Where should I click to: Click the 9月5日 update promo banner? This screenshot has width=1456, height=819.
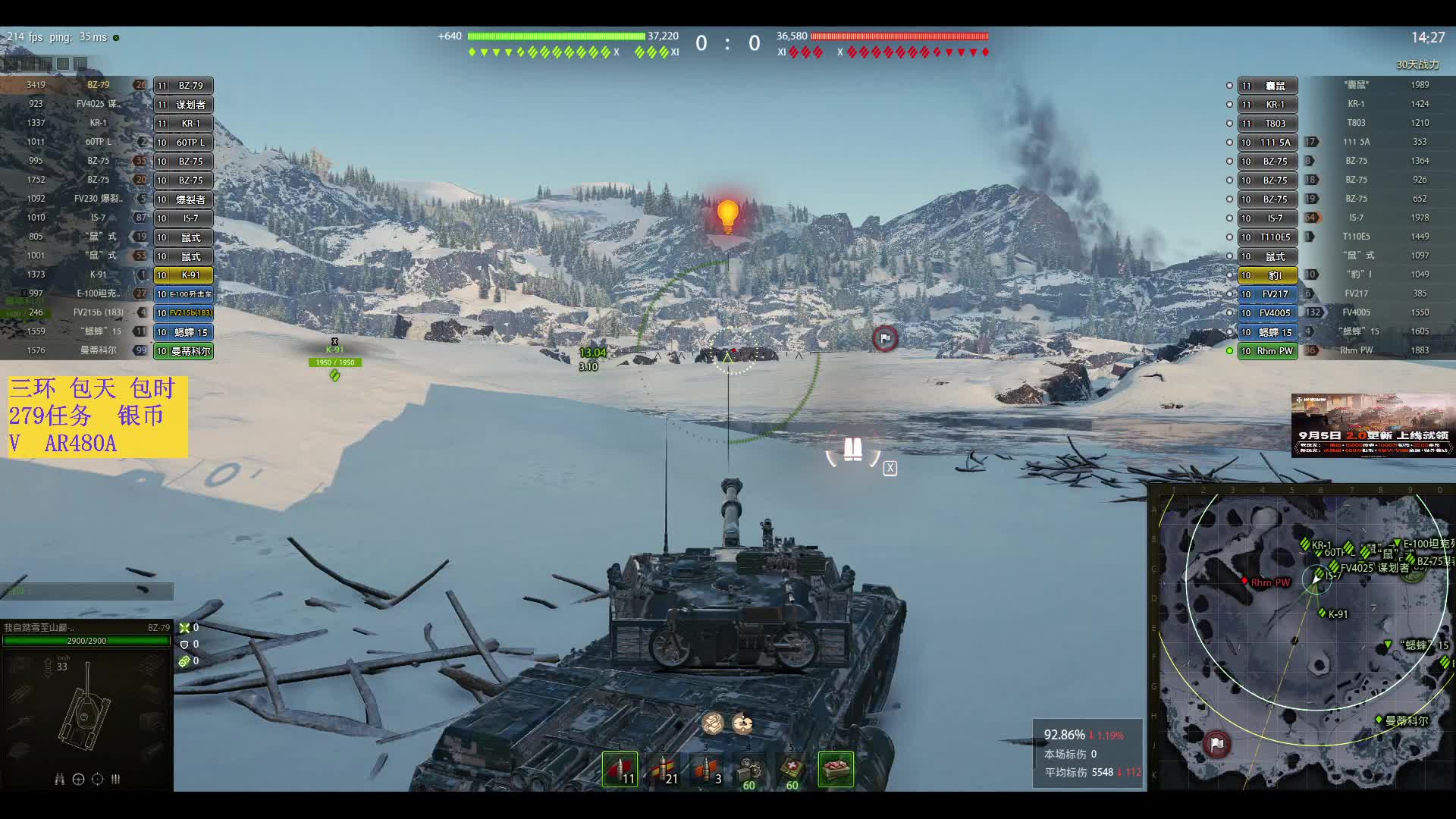click(1373, 425)
